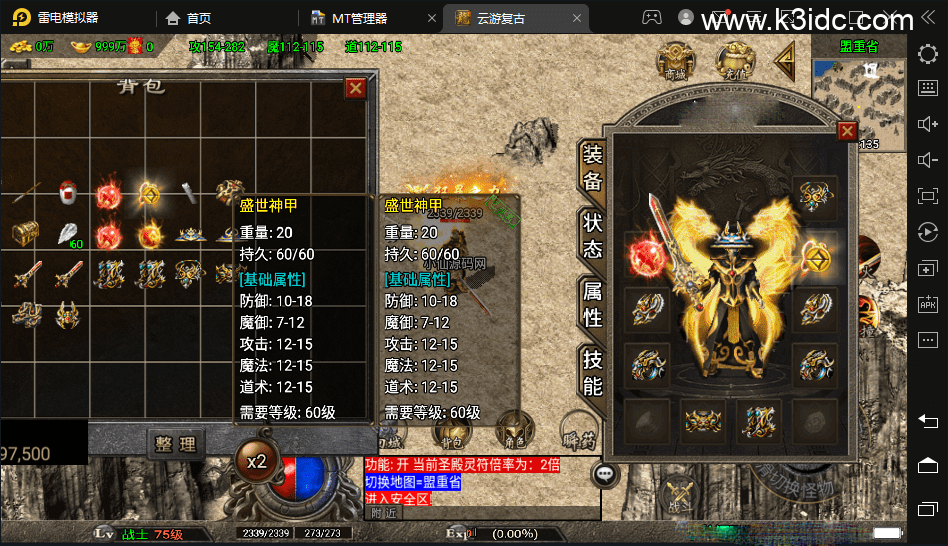Click the 整理 sort button
The height and width of the screenshot is (546, 948).
[175, 443]
